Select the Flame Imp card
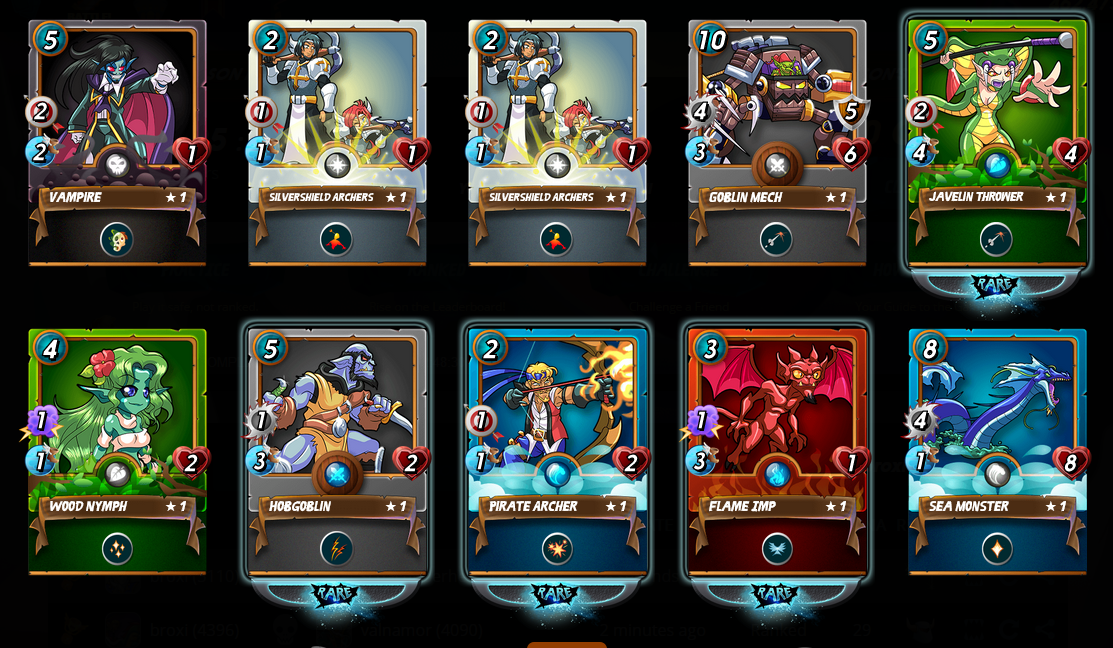This screenshot has height=648, width=1113. (x=777, y=420)
